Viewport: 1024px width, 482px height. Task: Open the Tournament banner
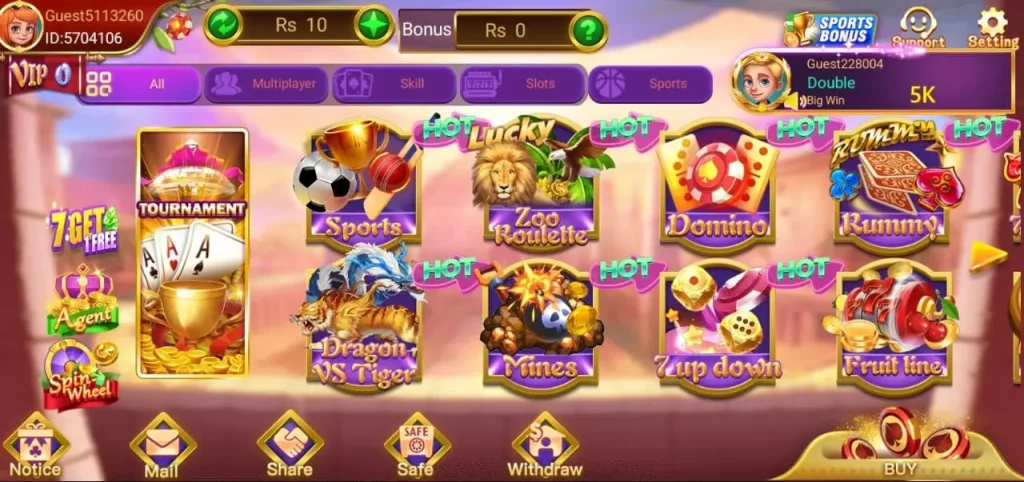tap(192, 253)
